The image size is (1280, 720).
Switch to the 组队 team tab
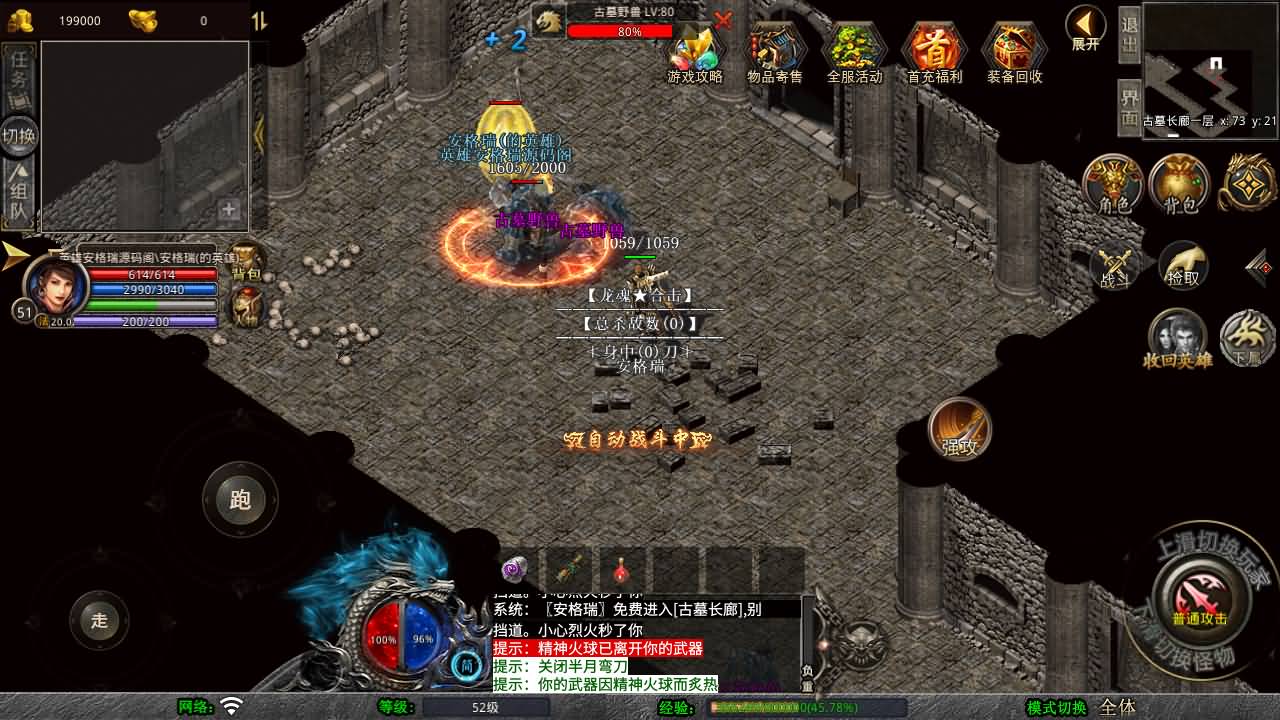point(19,196)
